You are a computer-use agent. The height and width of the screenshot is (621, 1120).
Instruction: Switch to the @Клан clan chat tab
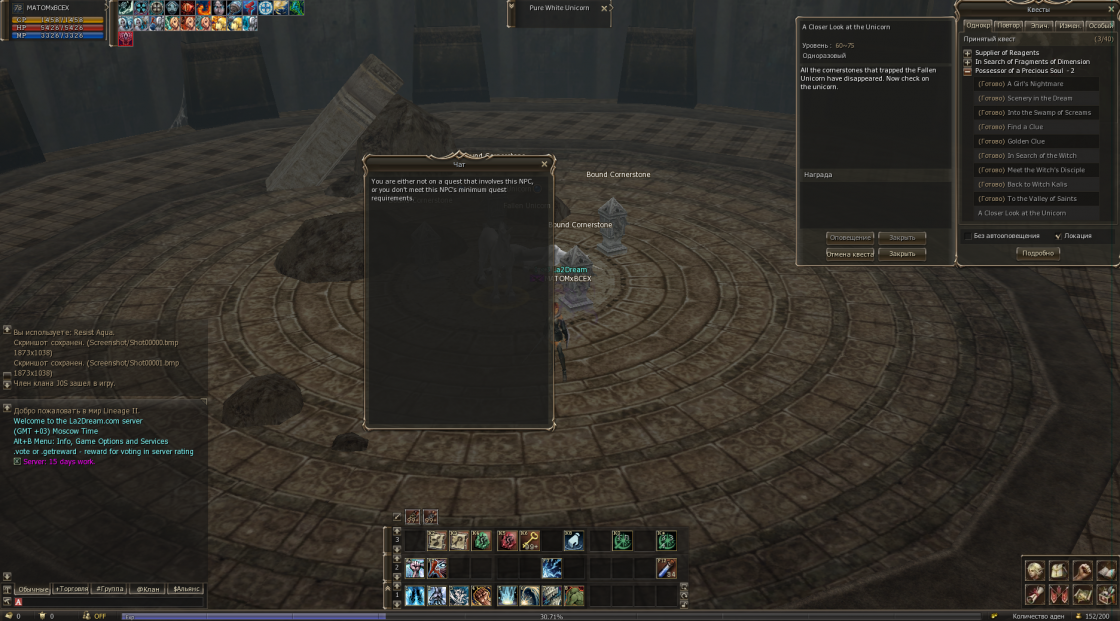[x=147, y=589]
